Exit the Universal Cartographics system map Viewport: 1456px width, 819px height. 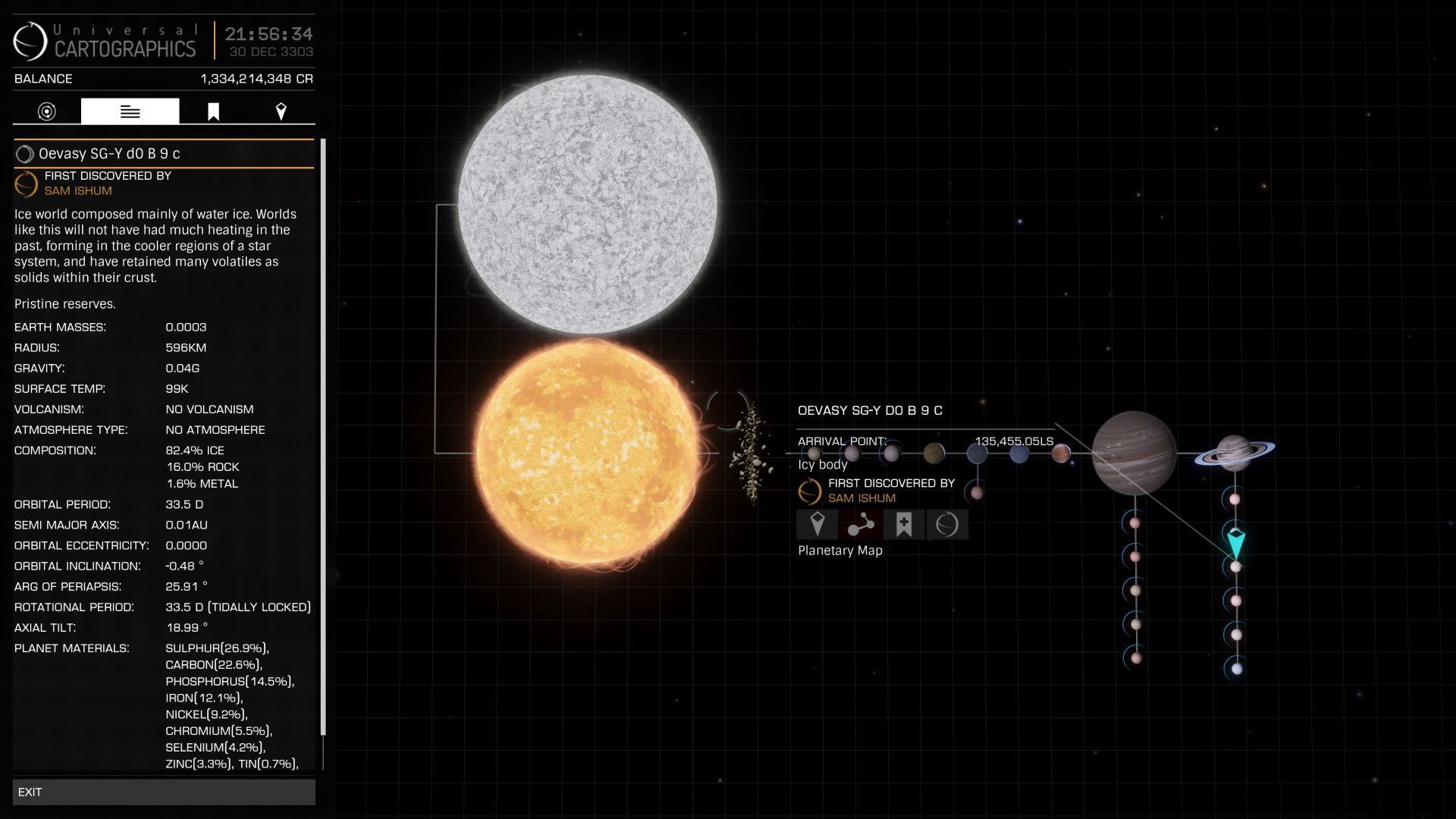(x=163, y=792)
